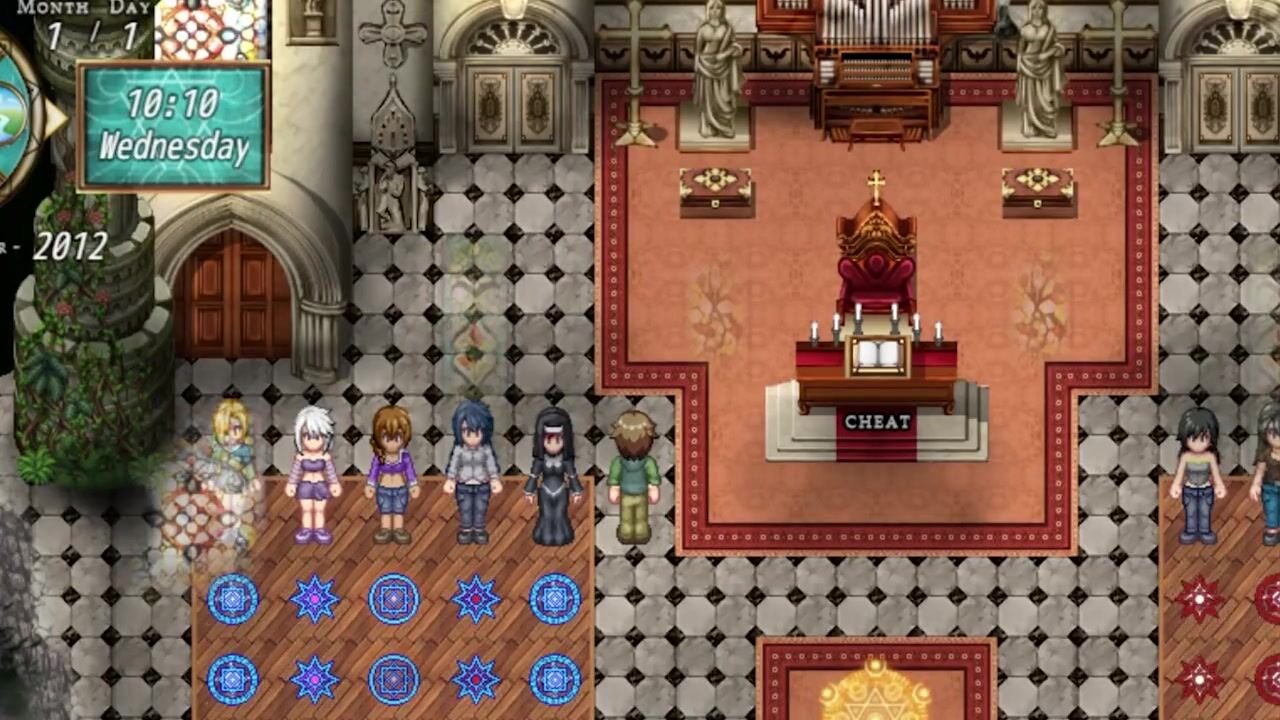Click the CHEAT label on the altar
Viewport: 1280px width, 720px height.
pos(877,422)
